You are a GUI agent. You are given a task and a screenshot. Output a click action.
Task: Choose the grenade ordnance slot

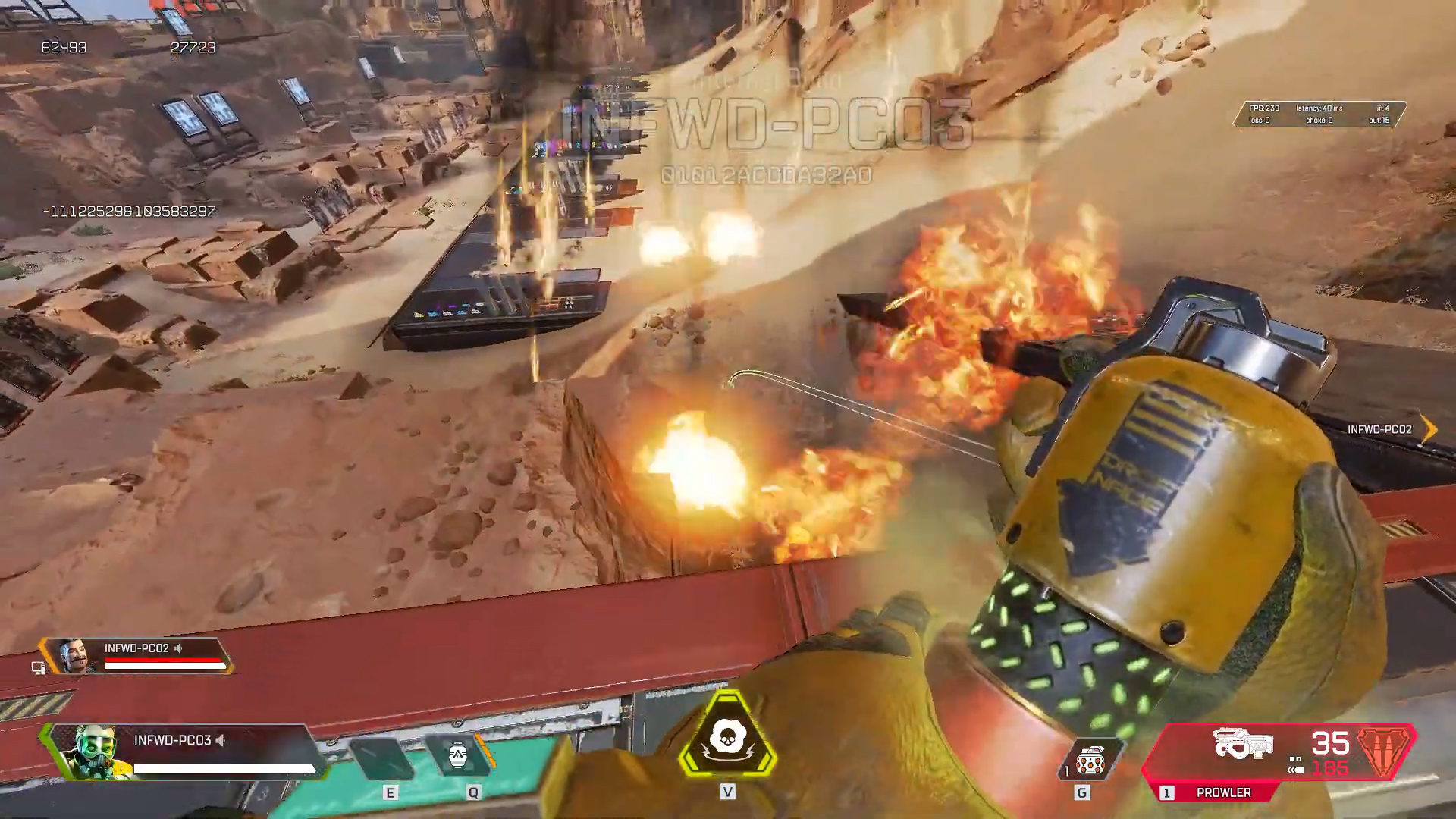pos(1090,759)
